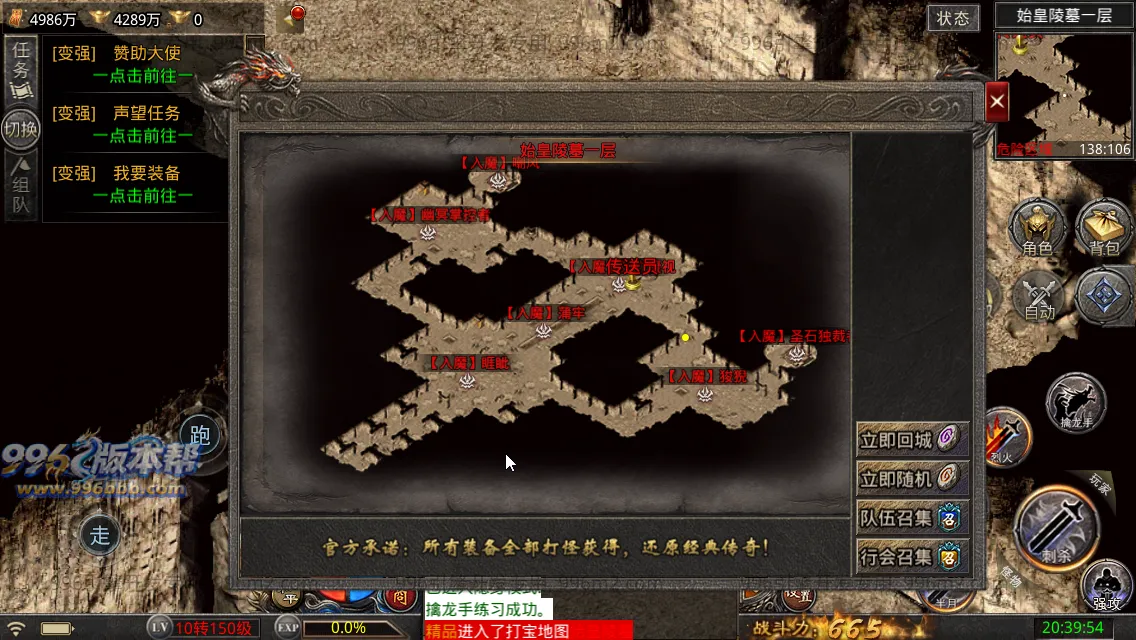Toggle 自动 auto-combat
Viewport: 1136px width, 640px height.
(1040, 297)
